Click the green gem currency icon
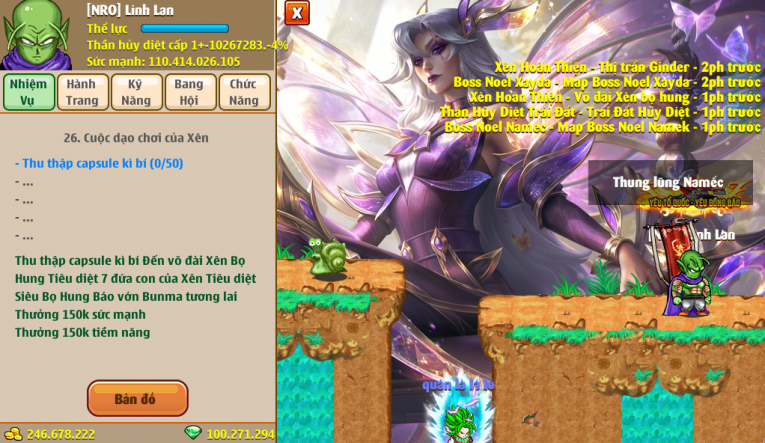765x443 pixels. [x=193, y=433]
